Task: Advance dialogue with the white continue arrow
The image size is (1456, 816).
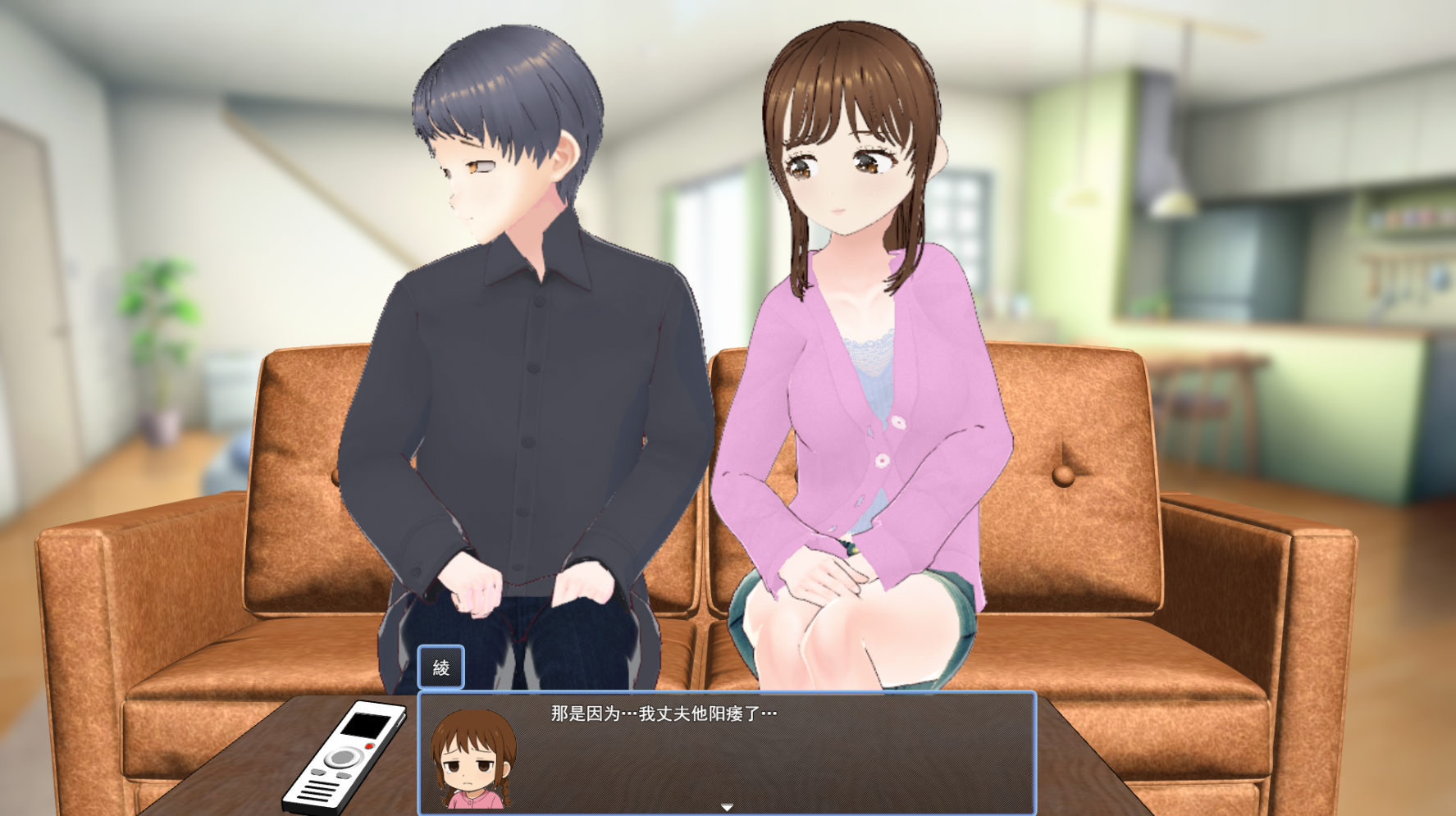Action: pyautogui.click(x=727, y=807)
